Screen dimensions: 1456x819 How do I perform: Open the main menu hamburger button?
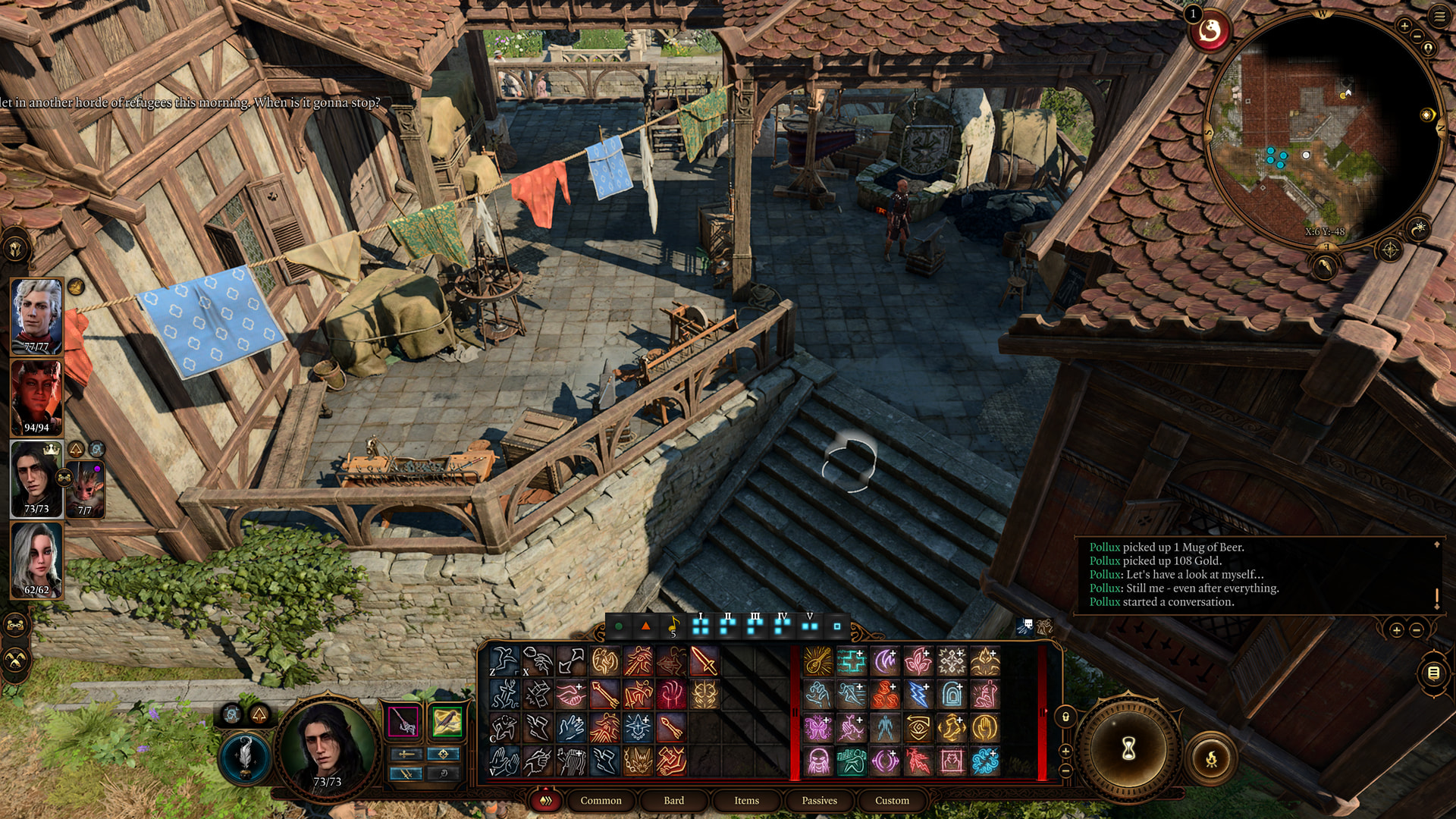pos(1439,17)
